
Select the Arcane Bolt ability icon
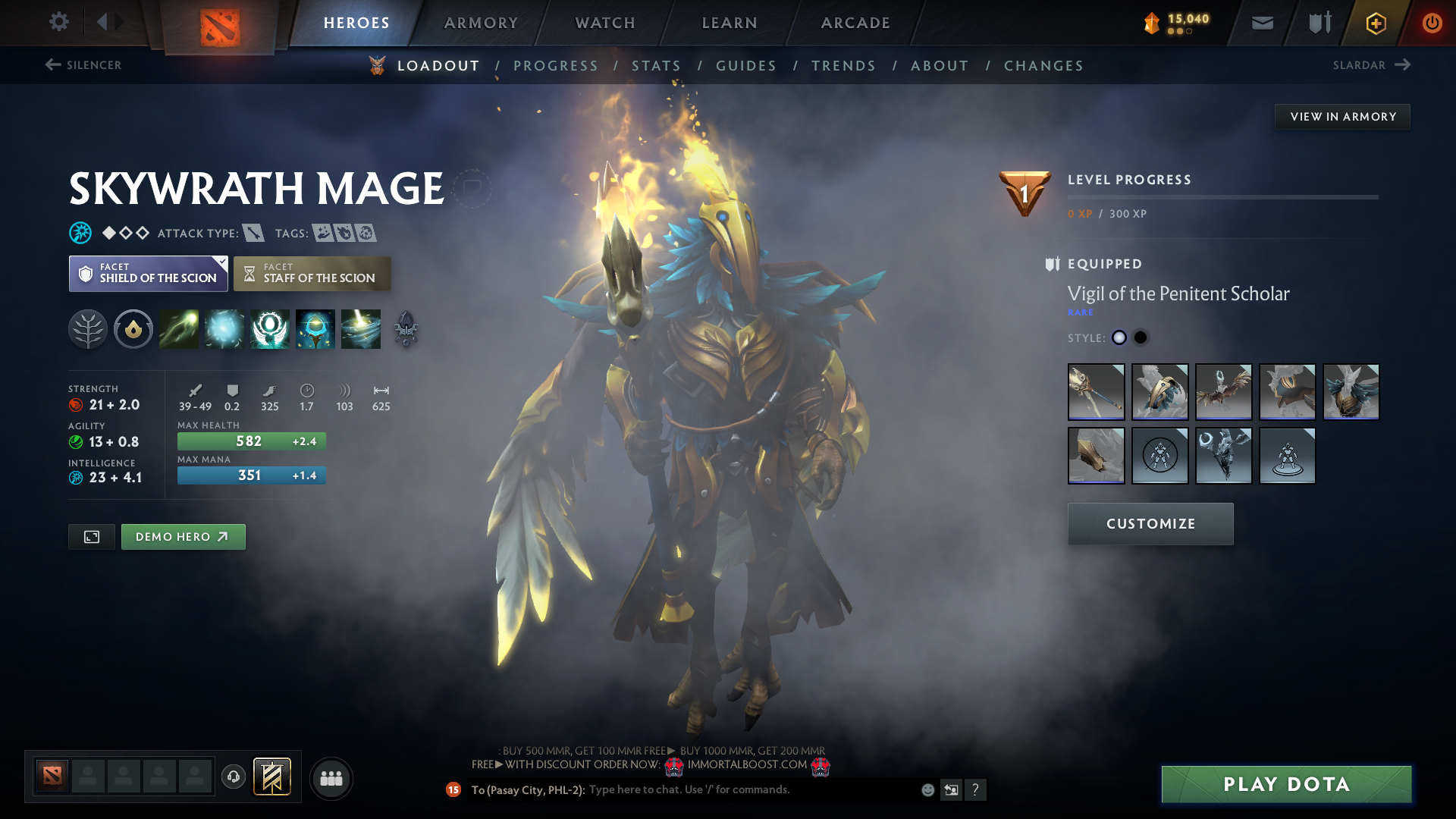pos(179,329)
